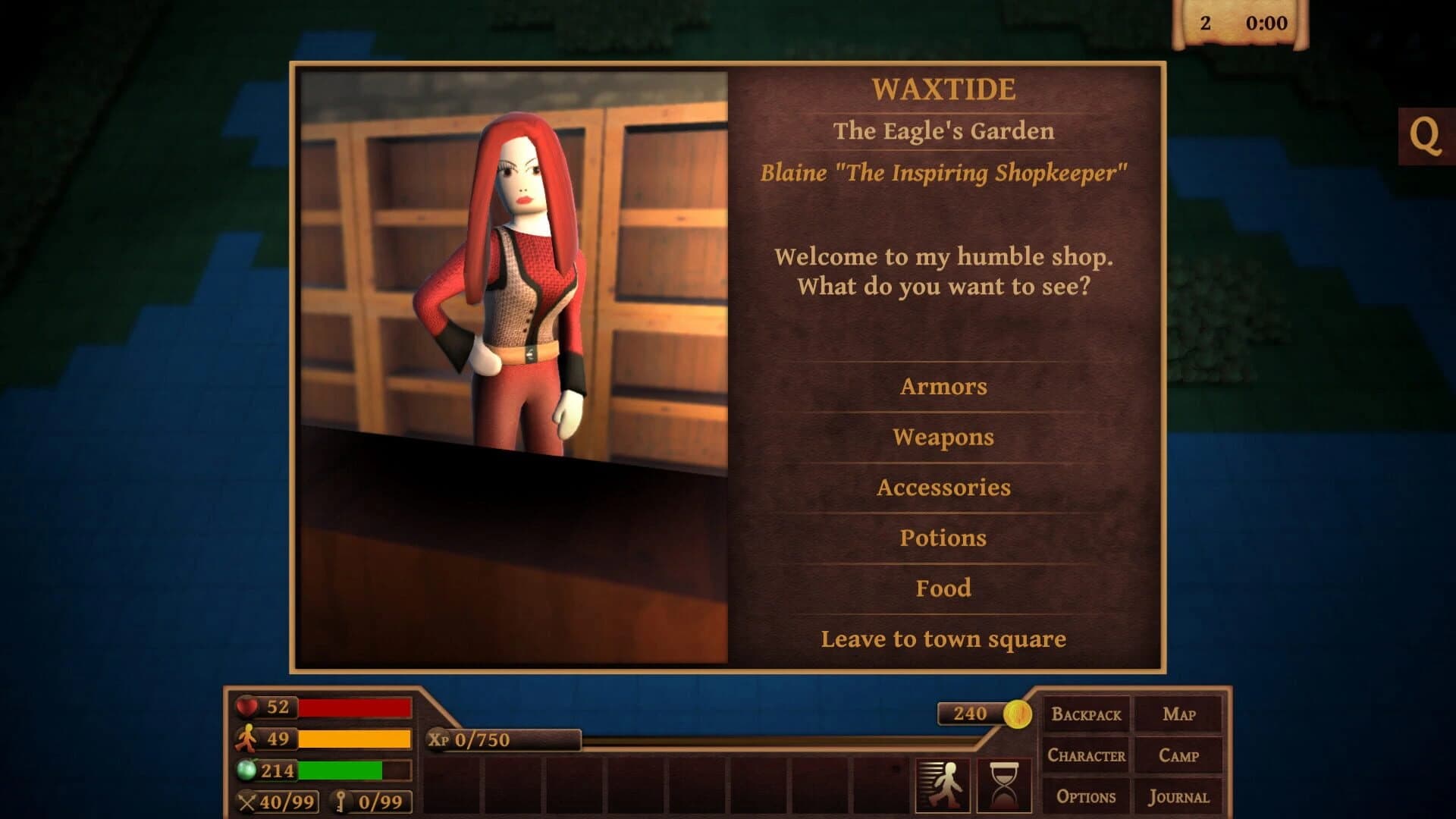Open the Accessories shop listing
1456x819 pixels.
point(944,488)
